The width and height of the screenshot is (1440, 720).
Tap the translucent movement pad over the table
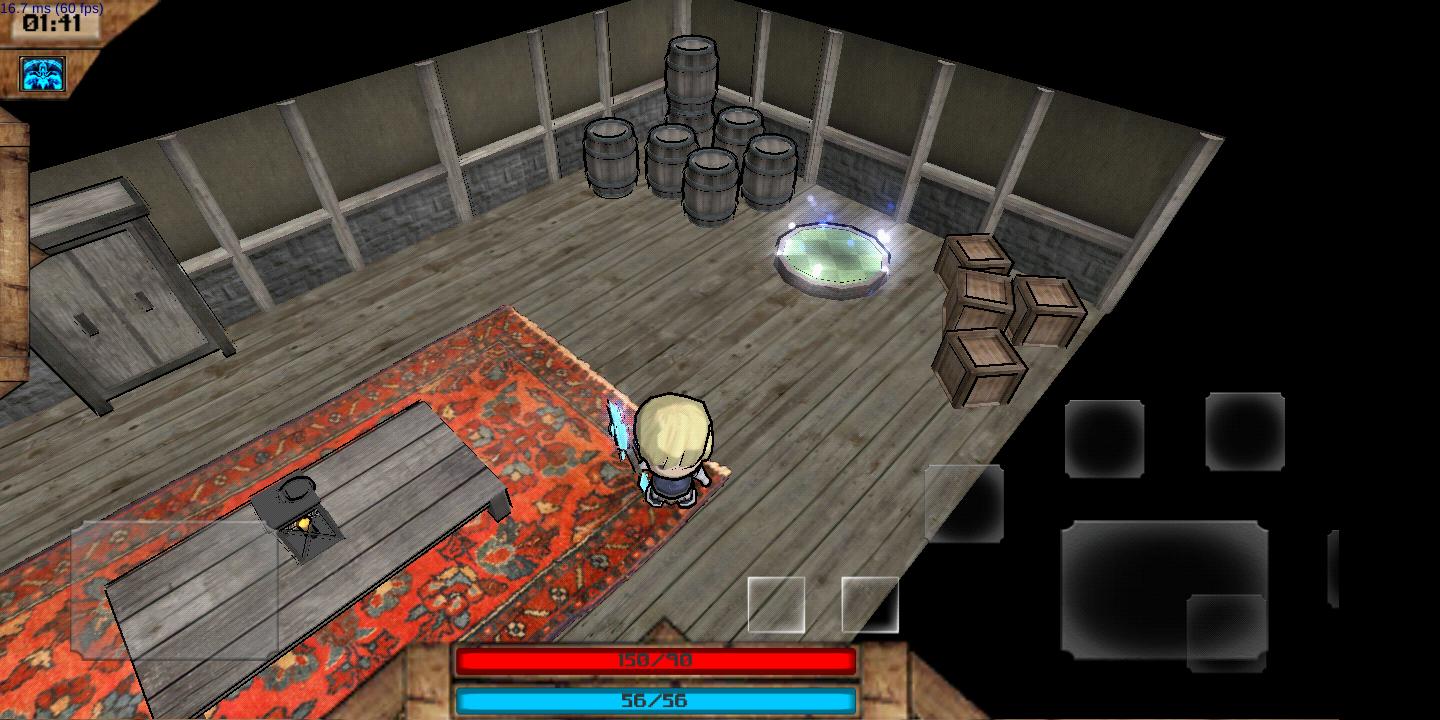pos(174,590)
